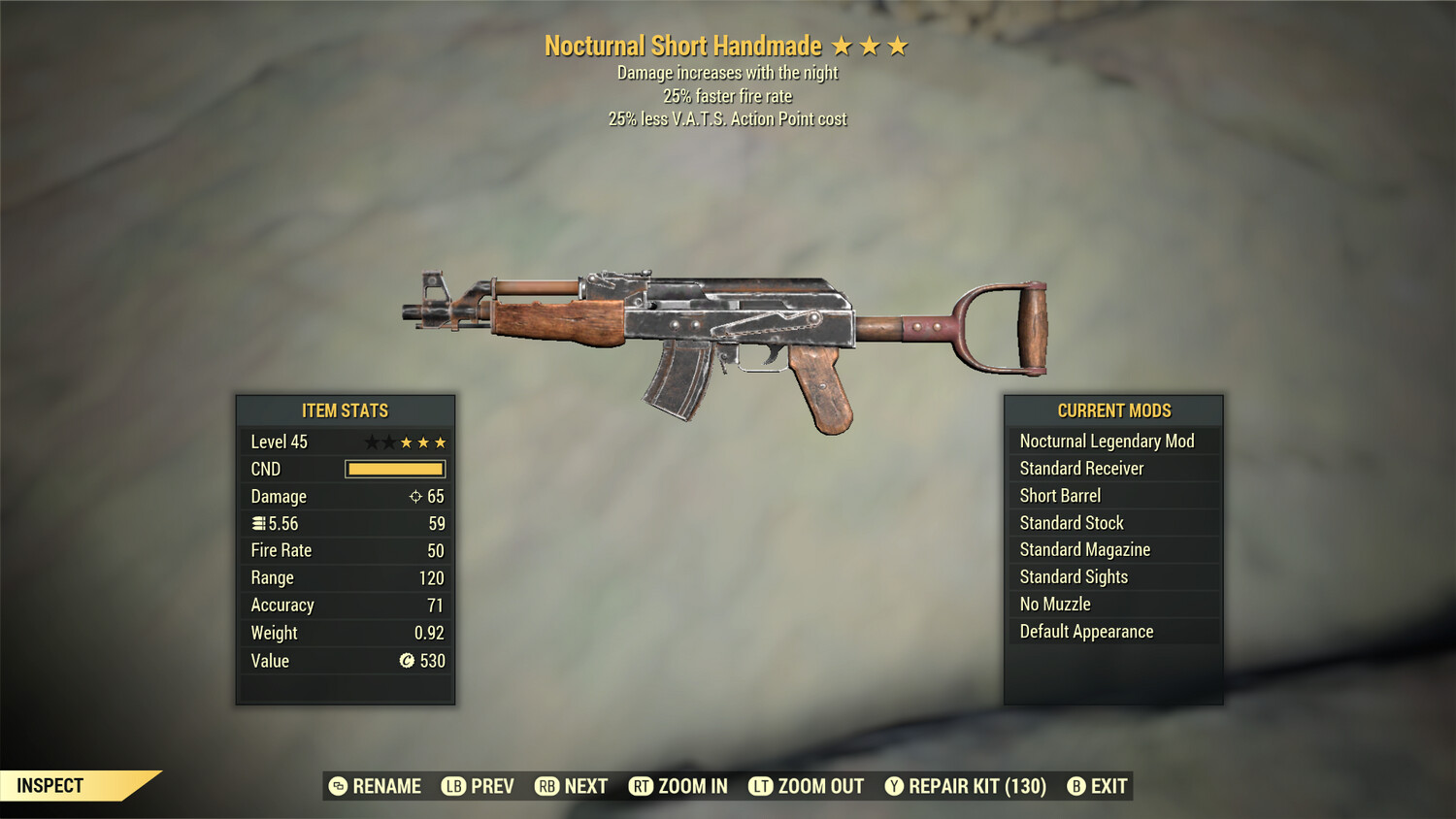Go to the previous item with PREV
The image size is (1456, 819).
478,786
